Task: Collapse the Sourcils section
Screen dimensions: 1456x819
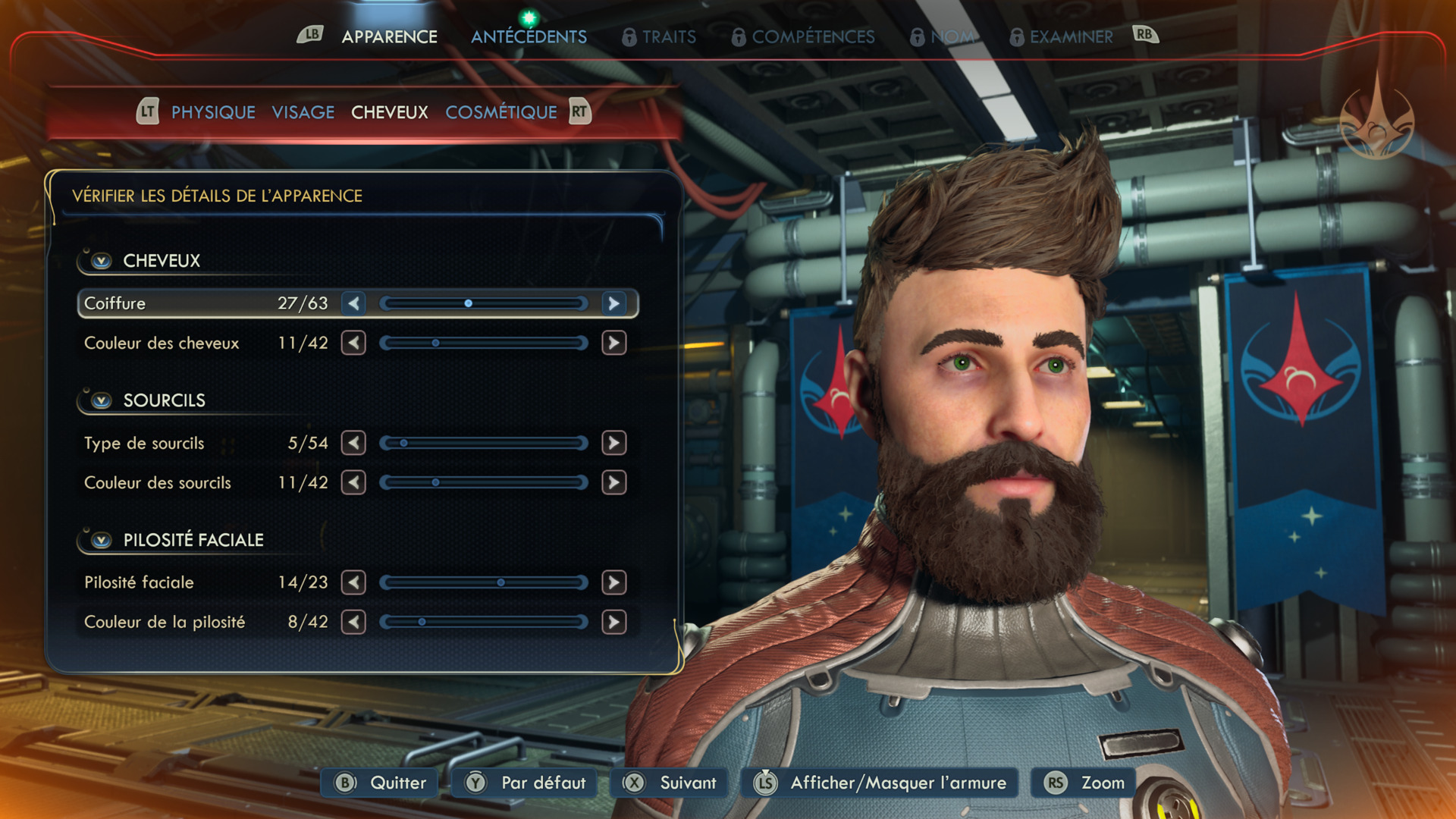Action: click(102, 400)
